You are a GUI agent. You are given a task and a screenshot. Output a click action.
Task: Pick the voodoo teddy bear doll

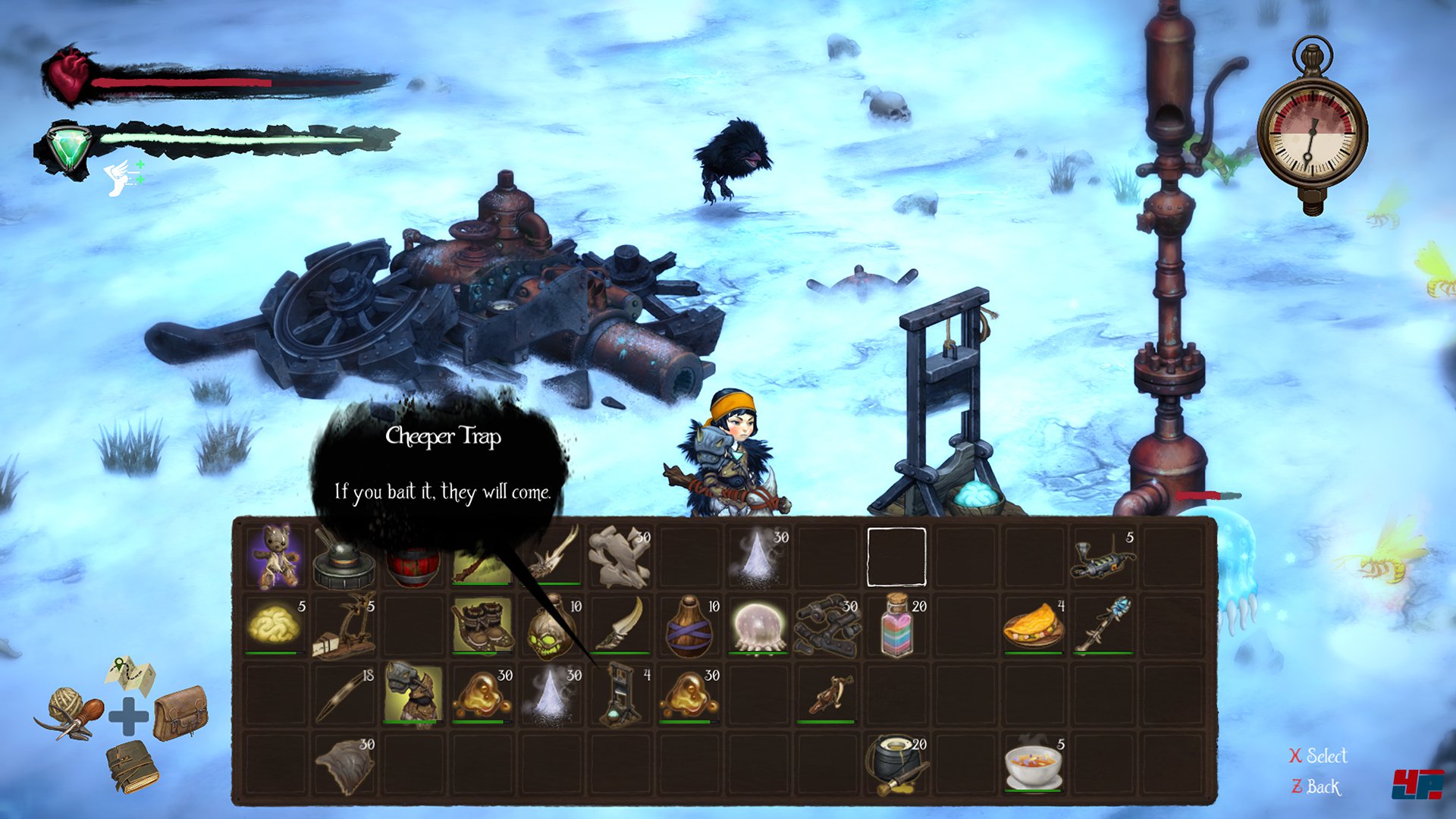click(x=275, y=556)
